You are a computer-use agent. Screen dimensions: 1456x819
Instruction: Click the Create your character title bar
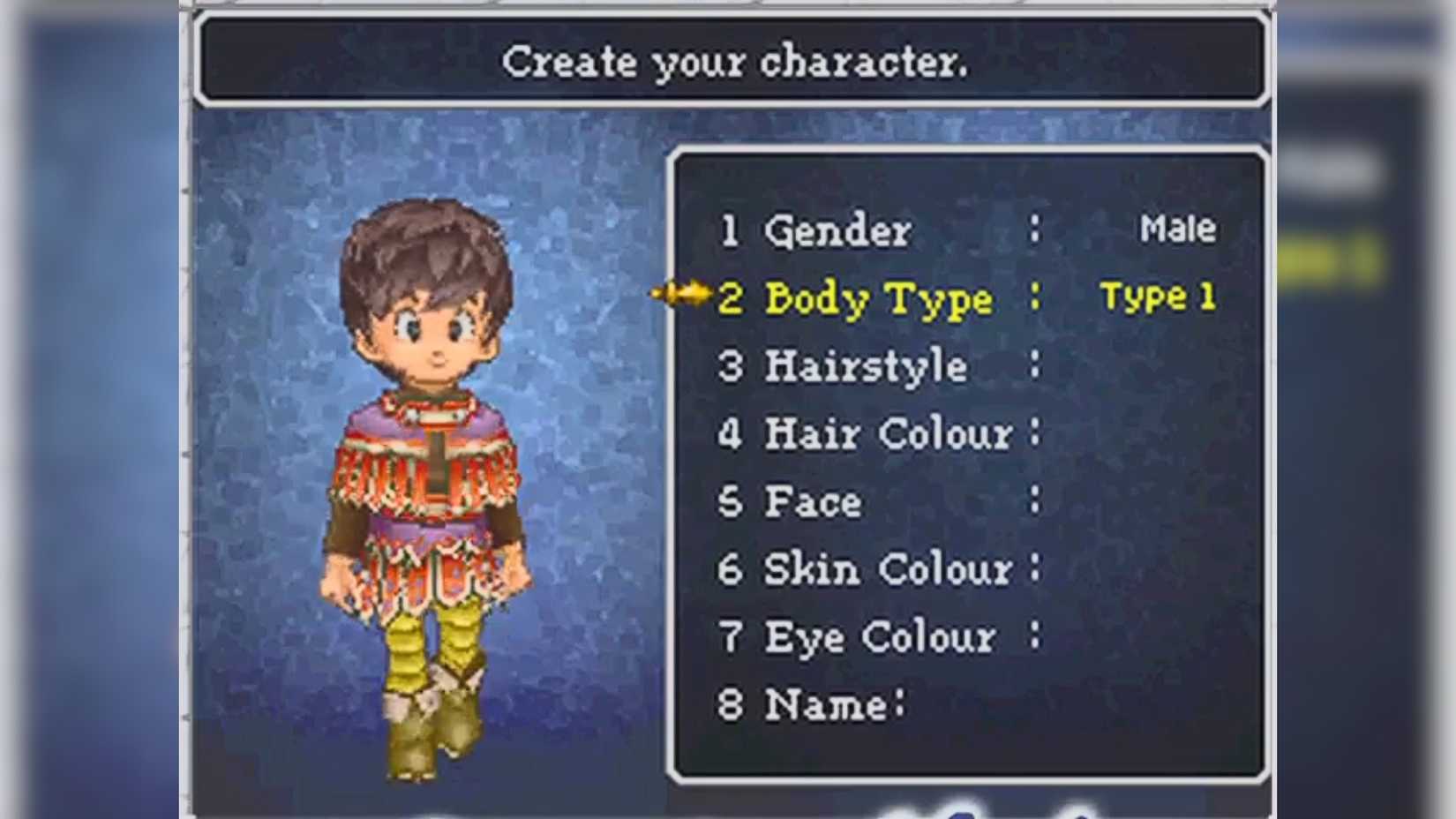coord(737,60)
